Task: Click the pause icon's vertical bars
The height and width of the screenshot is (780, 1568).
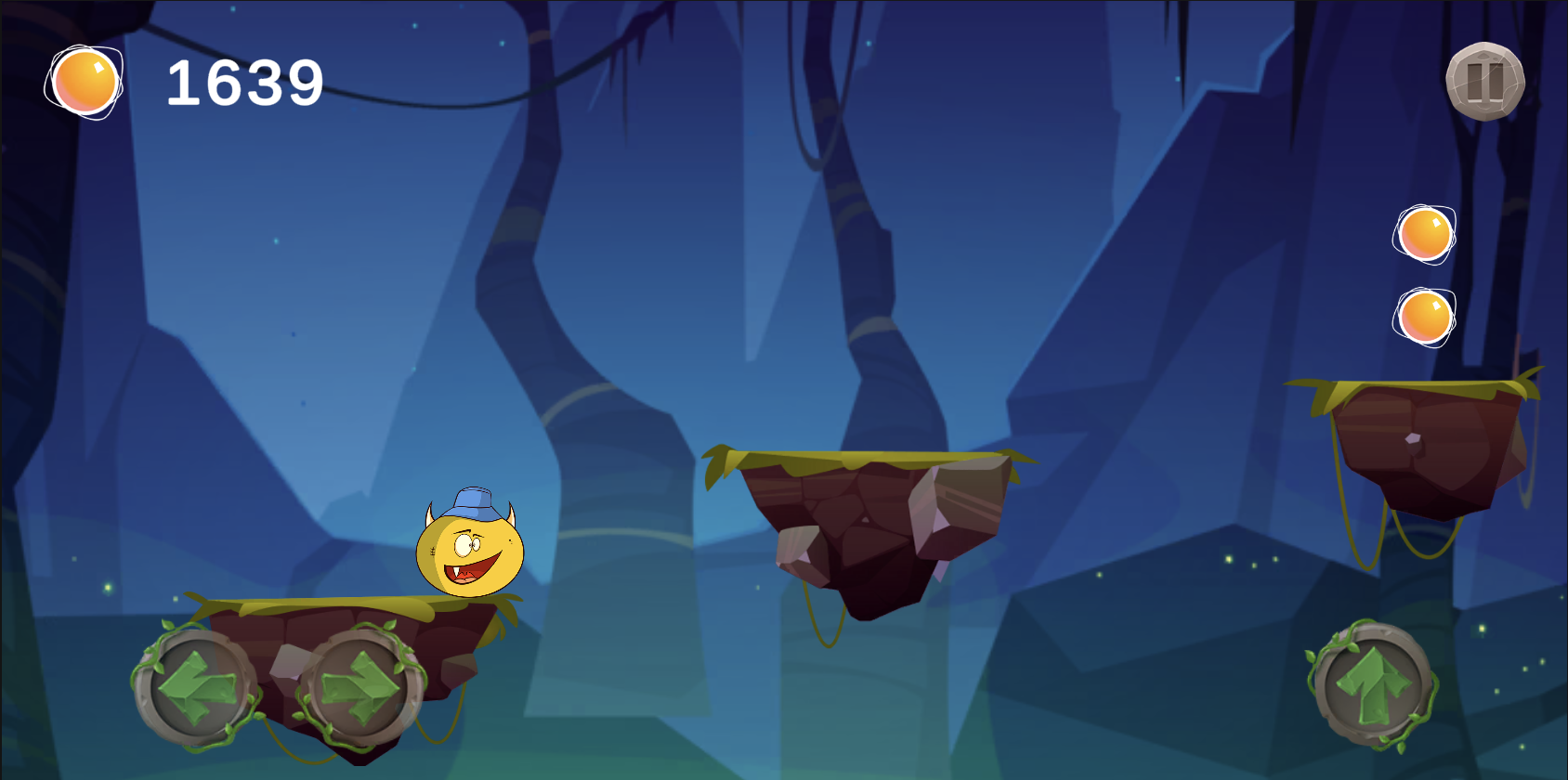Action: [x=1485, y=82]
